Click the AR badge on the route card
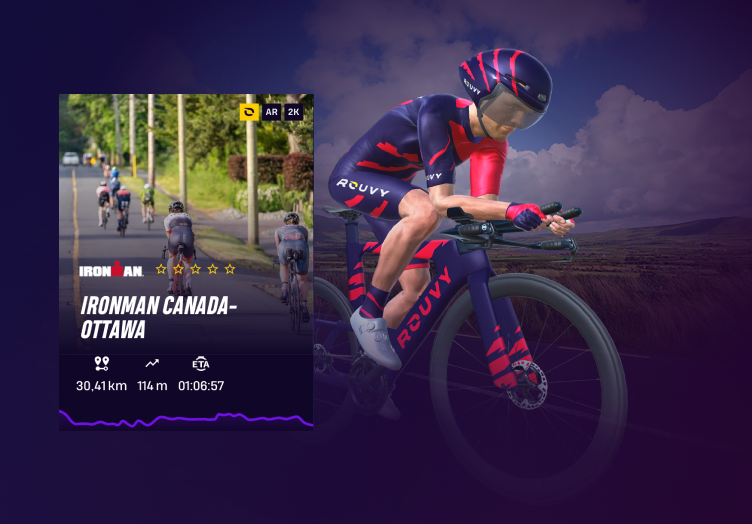This screenshot has width=752, height=524. (x=272, y=112)
